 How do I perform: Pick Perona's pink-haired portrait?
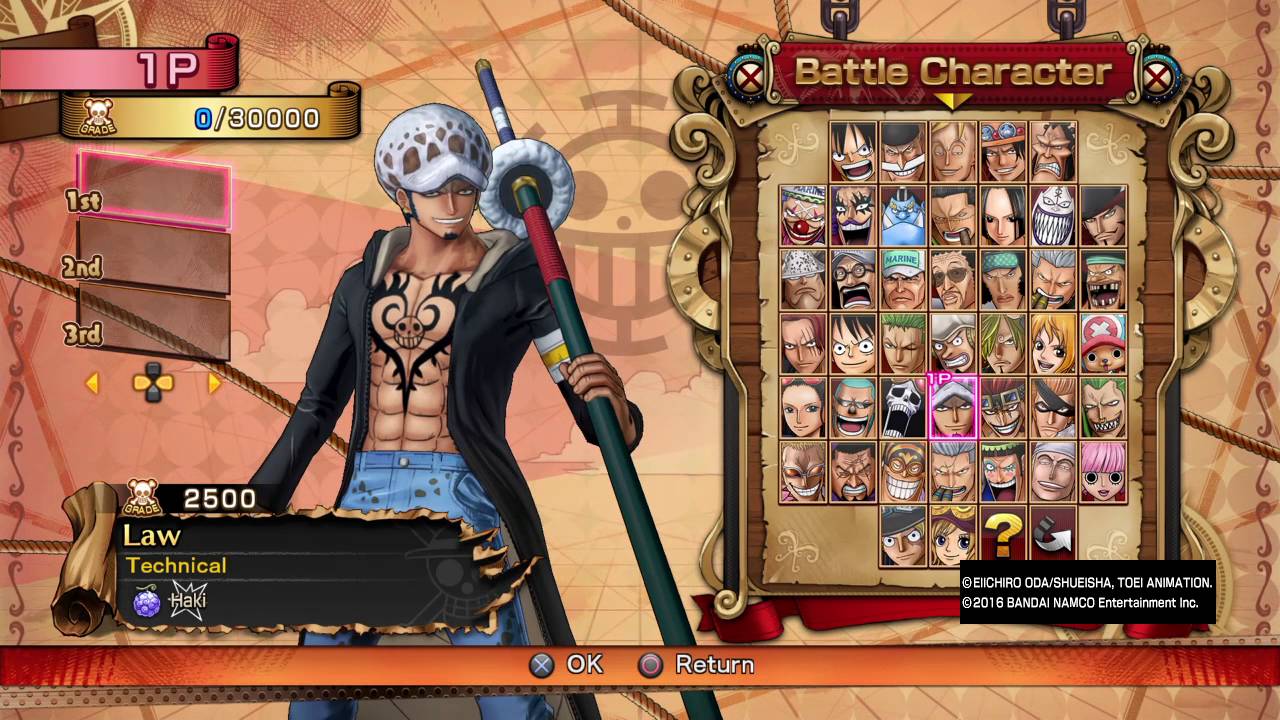1103,472
